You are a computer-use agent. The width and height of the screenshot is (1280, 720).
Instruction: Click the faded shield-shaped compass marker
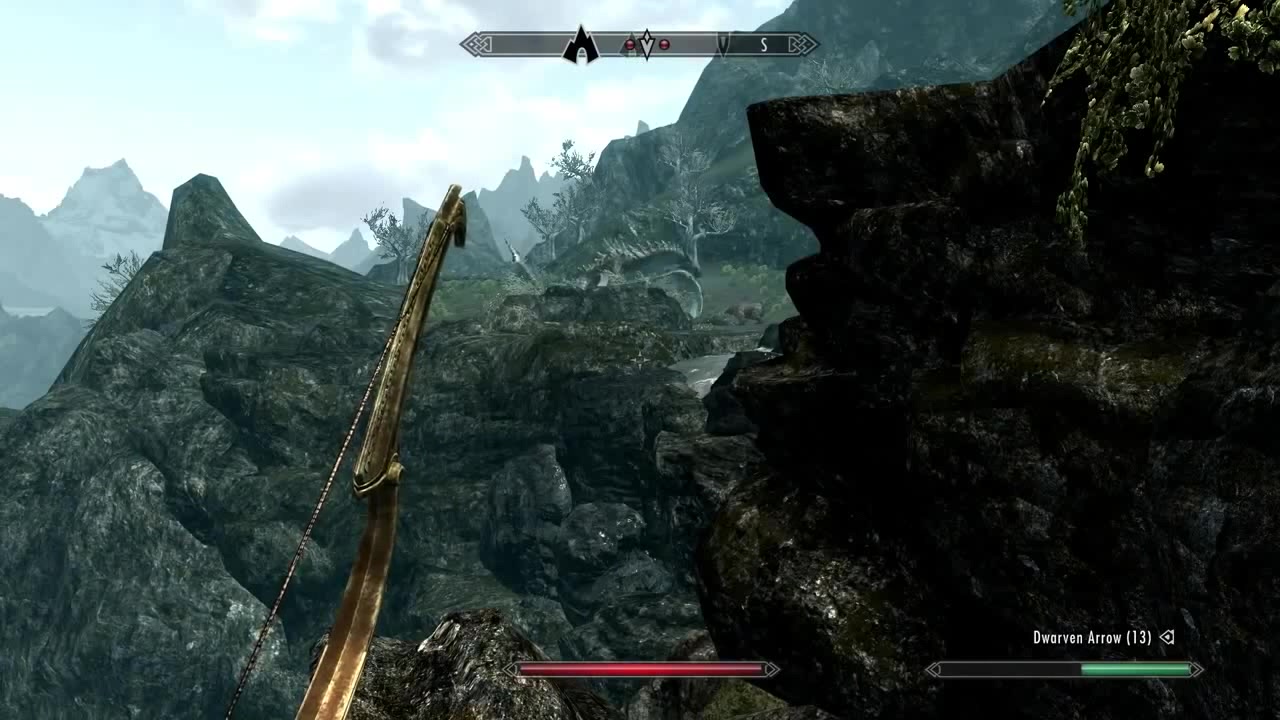pyautogui.click(x=724, y=45)
